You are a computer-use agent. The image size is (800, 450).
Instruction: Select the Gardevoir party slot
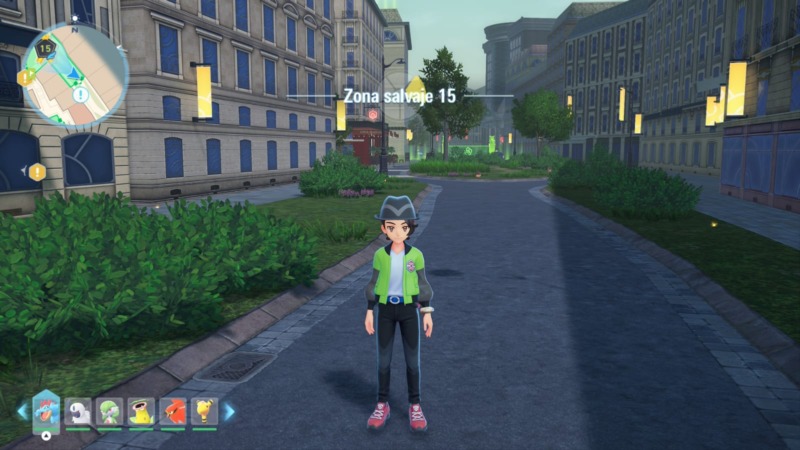click(110, 411)
